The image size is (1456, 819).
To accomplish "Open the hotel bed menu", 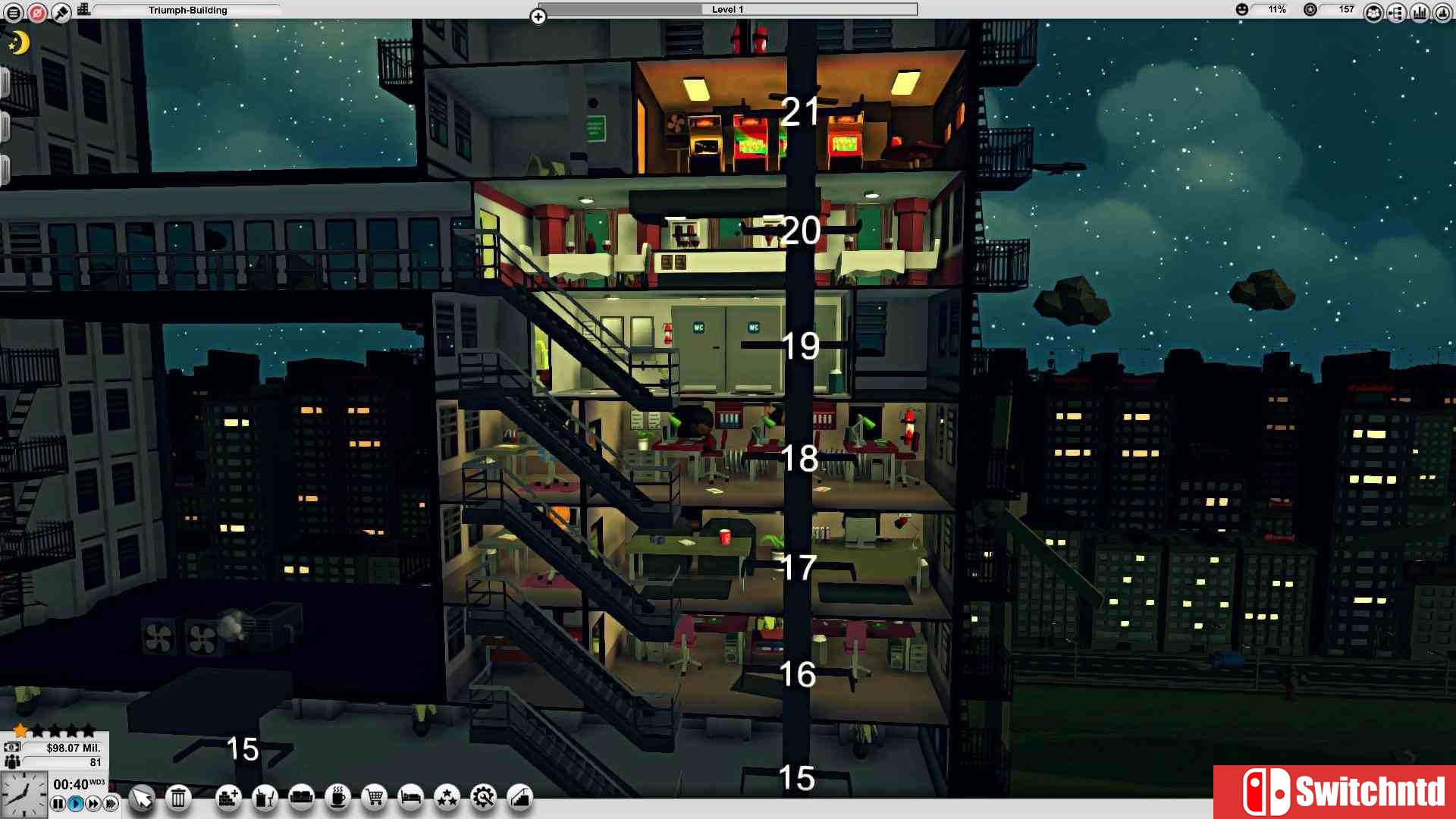I will [x=409, y=799].
